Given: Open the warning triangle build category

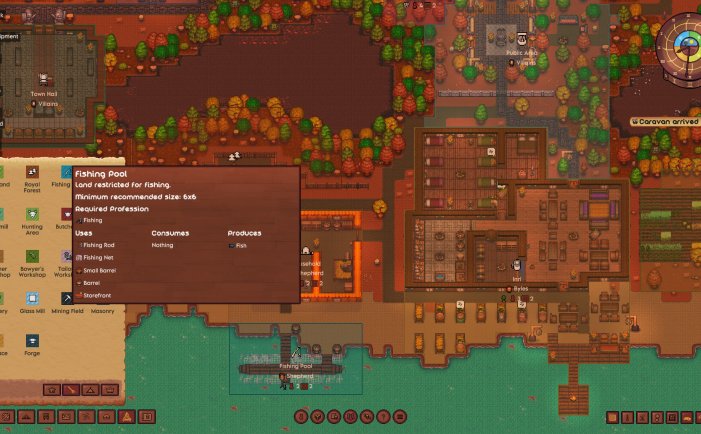Looking at the screenshot, I should click(127, 416).
